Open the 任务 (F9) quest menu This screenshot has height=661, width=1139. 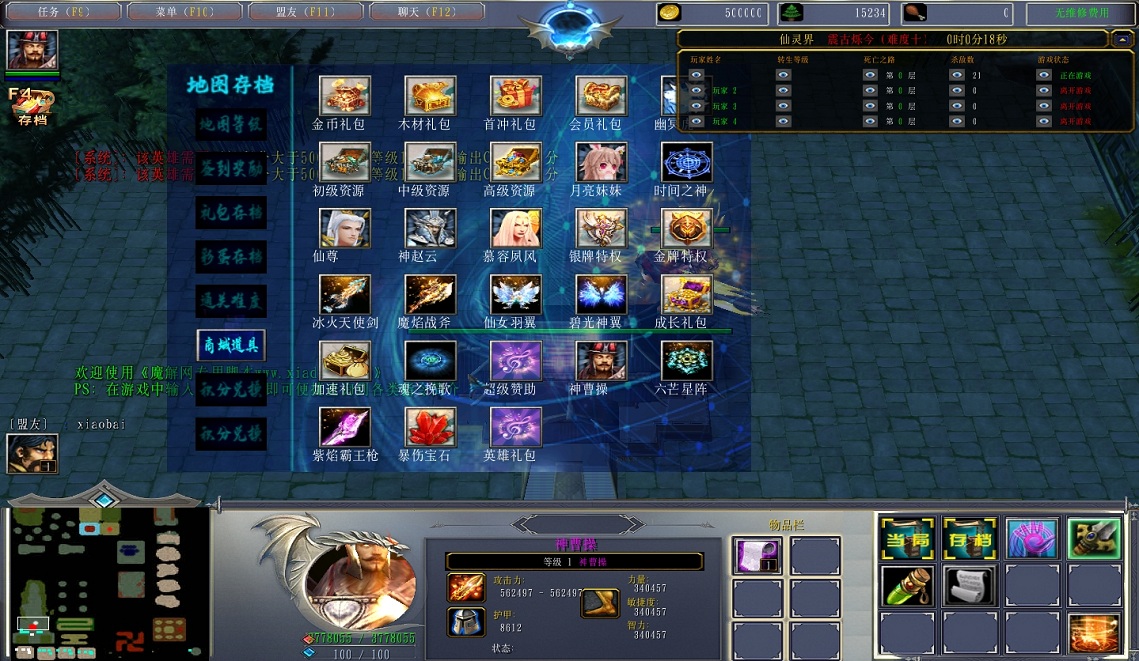[x=63, y=12]
